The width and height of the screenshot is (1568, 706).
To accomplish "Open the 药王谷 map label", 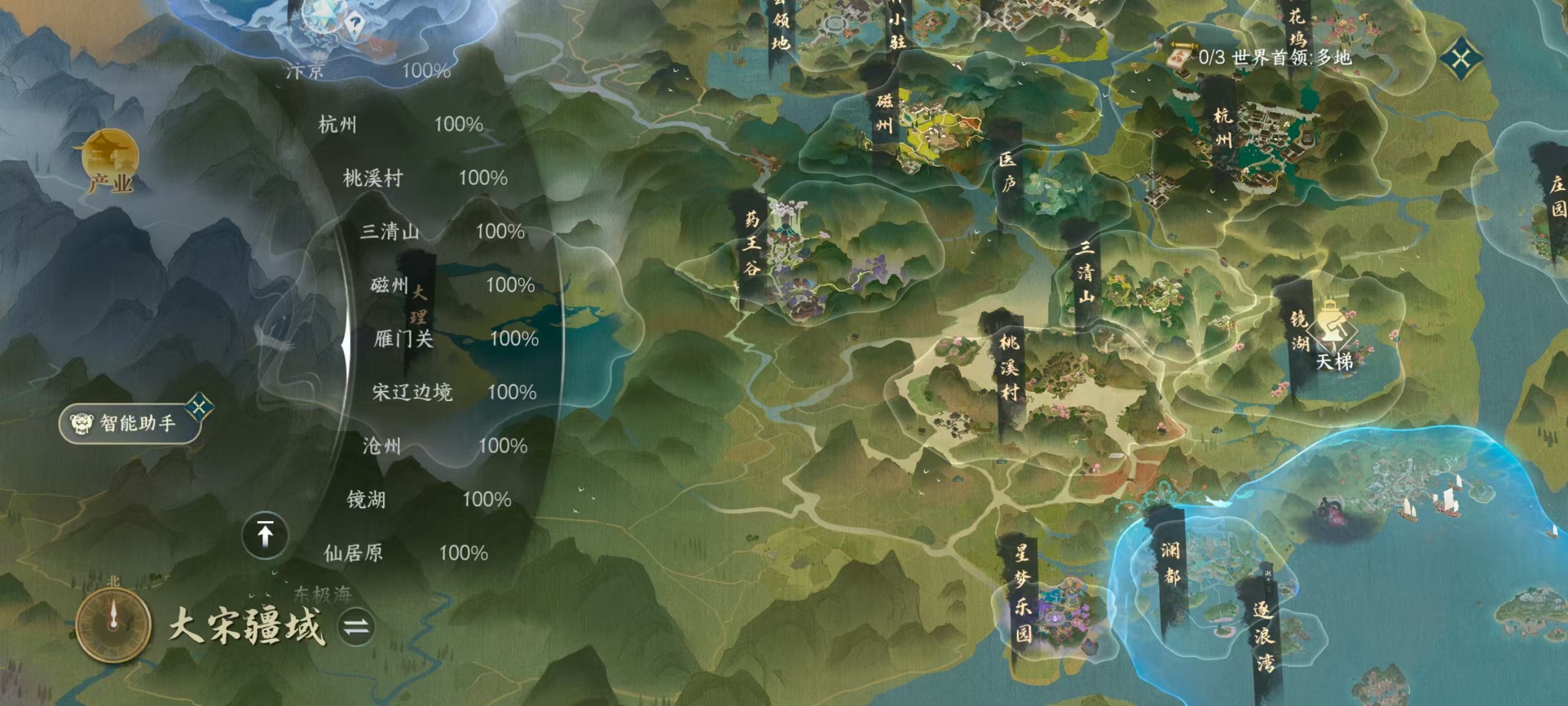I will (x=752, y=244).
